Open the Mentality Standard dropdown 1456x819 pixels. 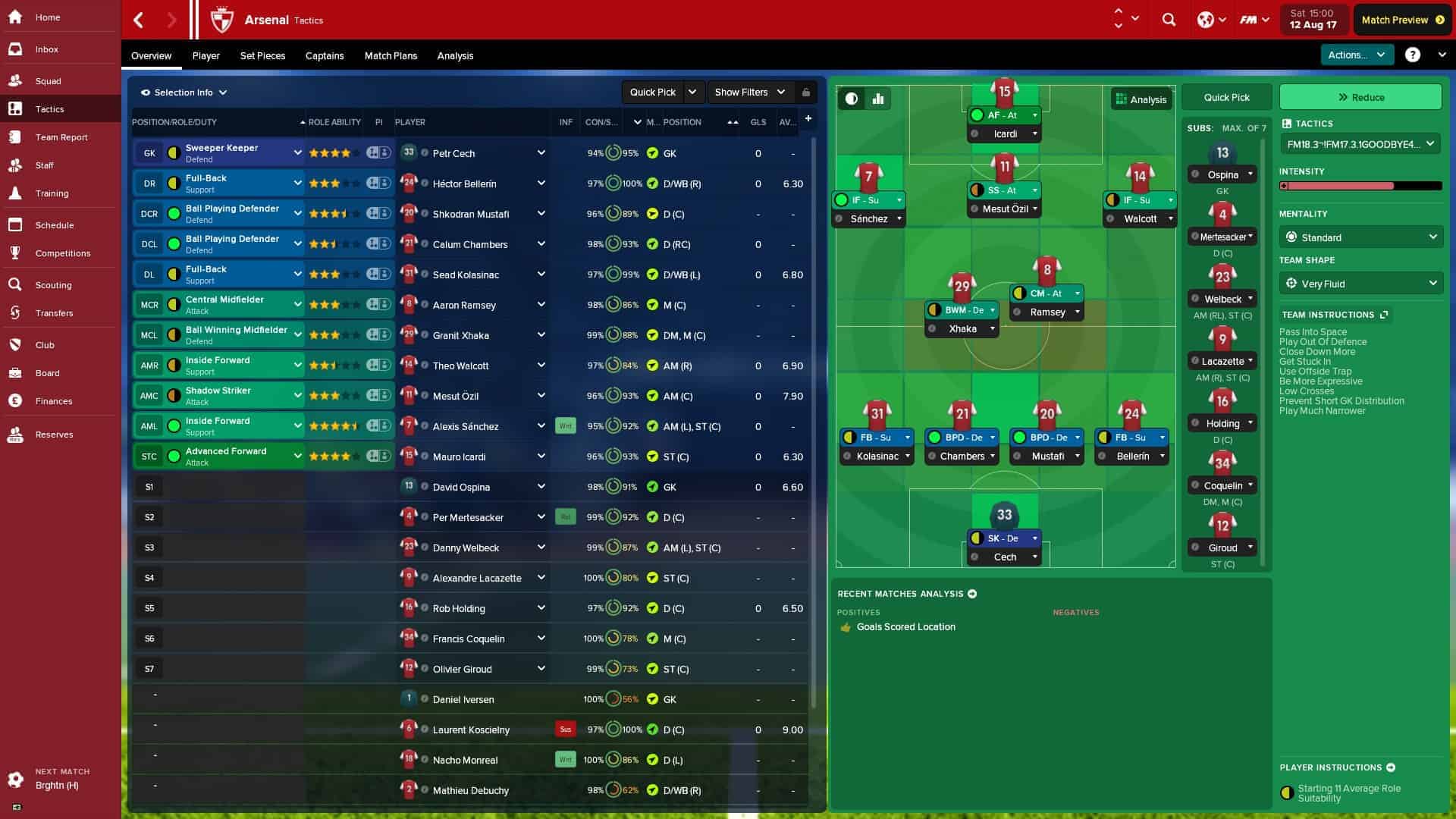coord(1360,237)
